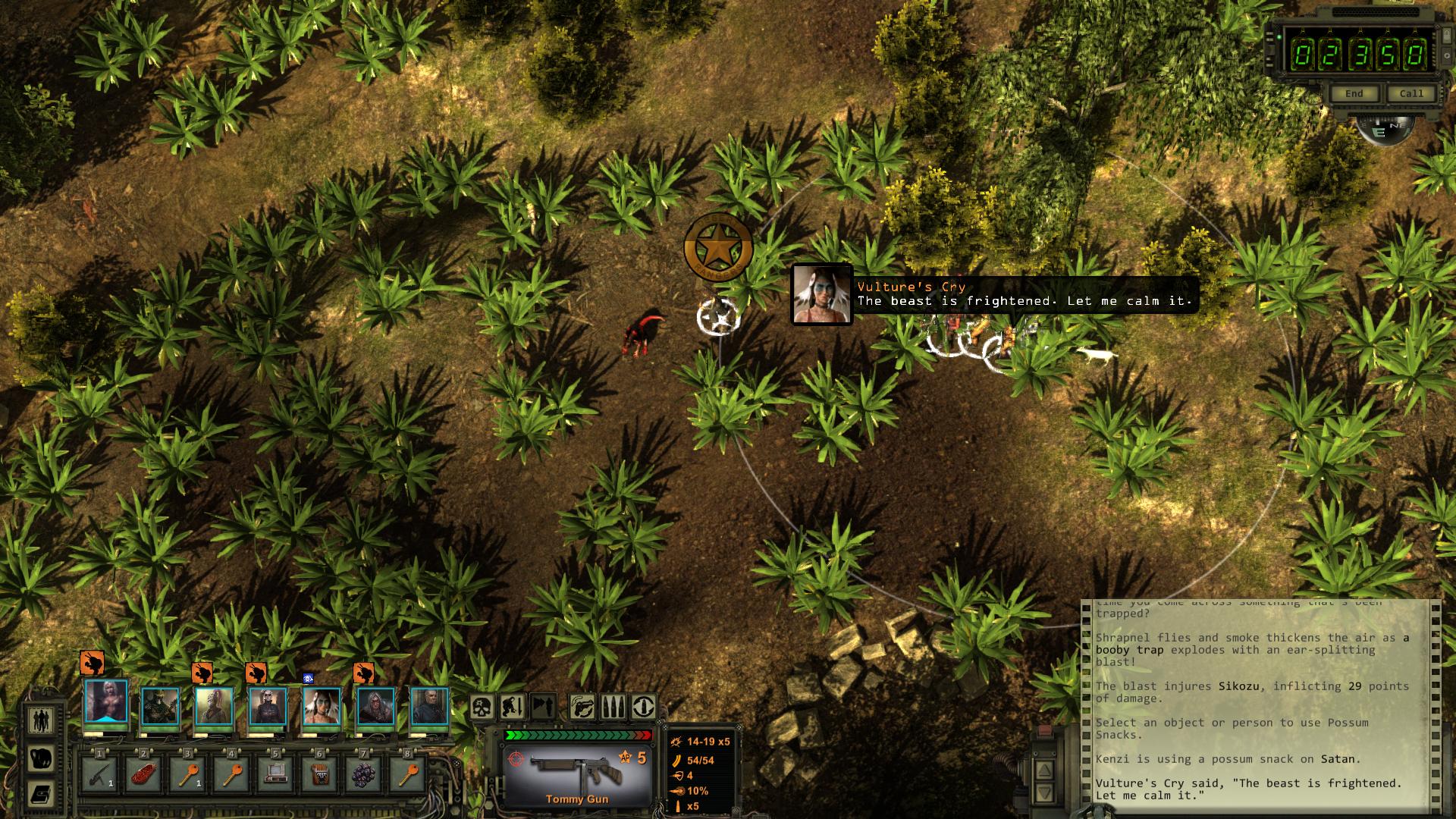Viewport: 1456px width, 819px height.
Task: Activate the skull headshot action
Action: 482,708
